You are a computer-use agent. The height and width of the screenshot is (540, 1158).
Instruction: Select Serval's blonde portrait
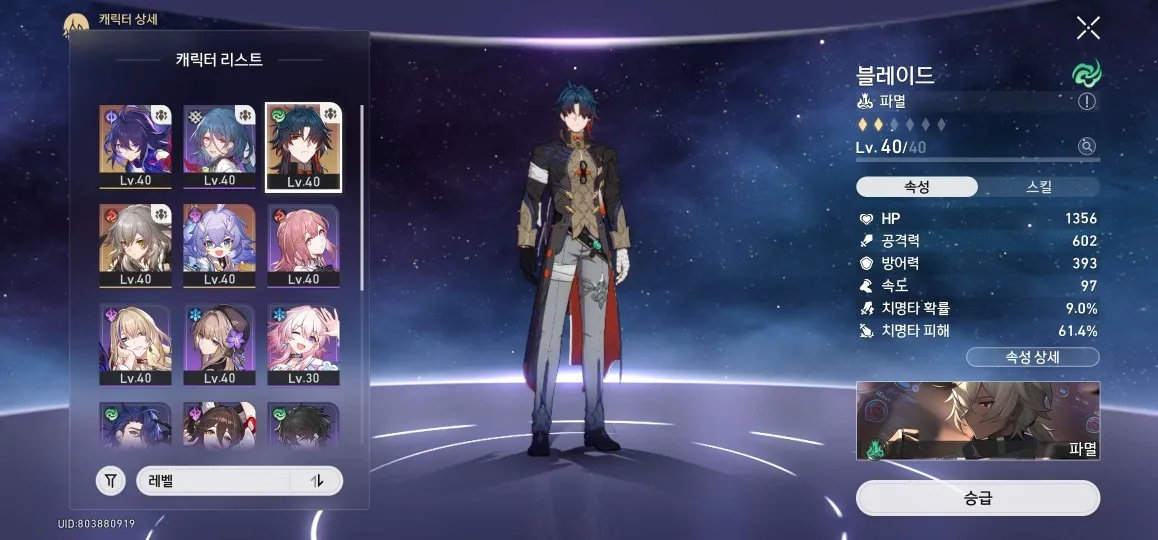tap(135, 345)
